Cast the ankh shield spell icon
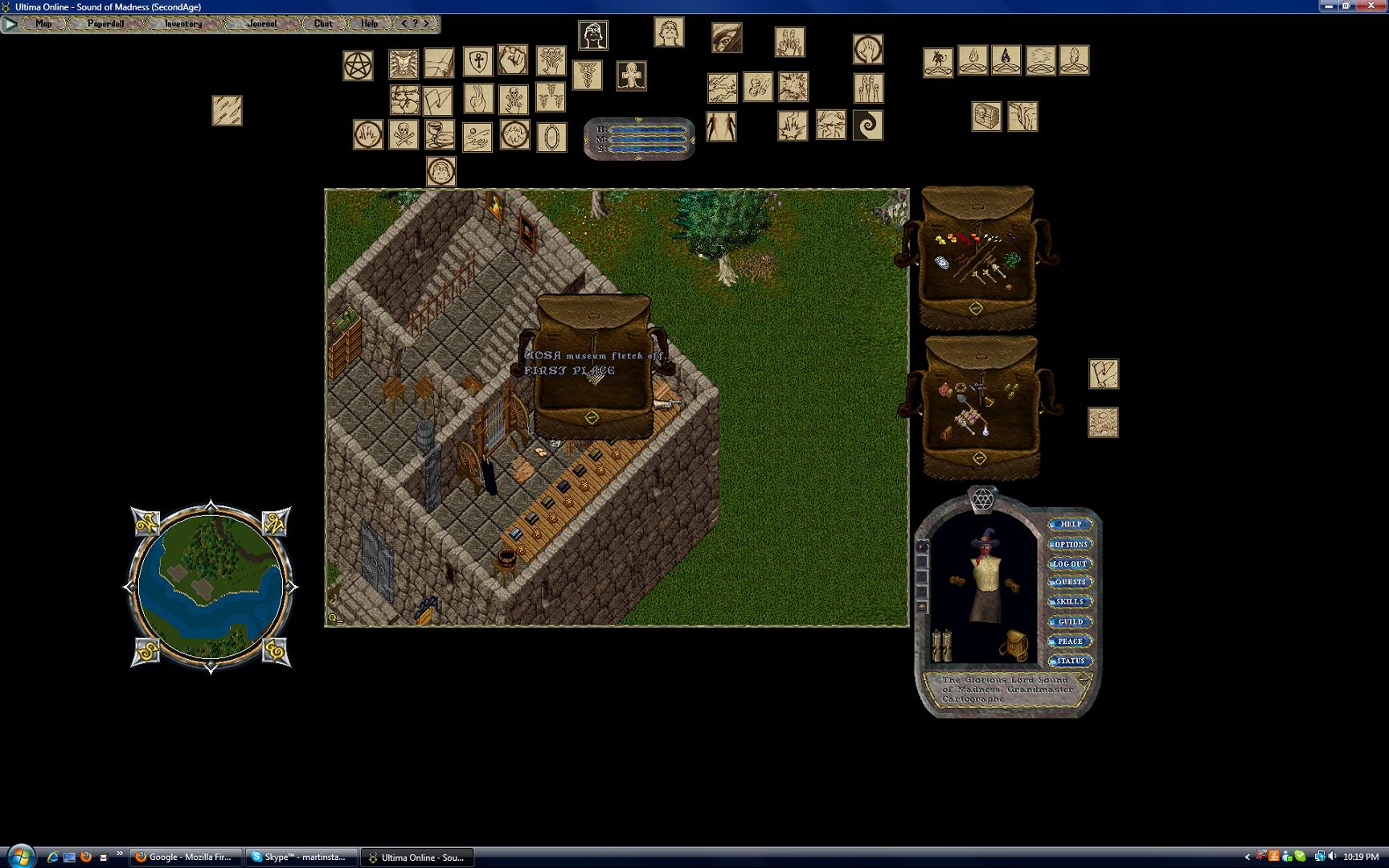The width and height of the screenshot is (1389, 868). (477, 62)
